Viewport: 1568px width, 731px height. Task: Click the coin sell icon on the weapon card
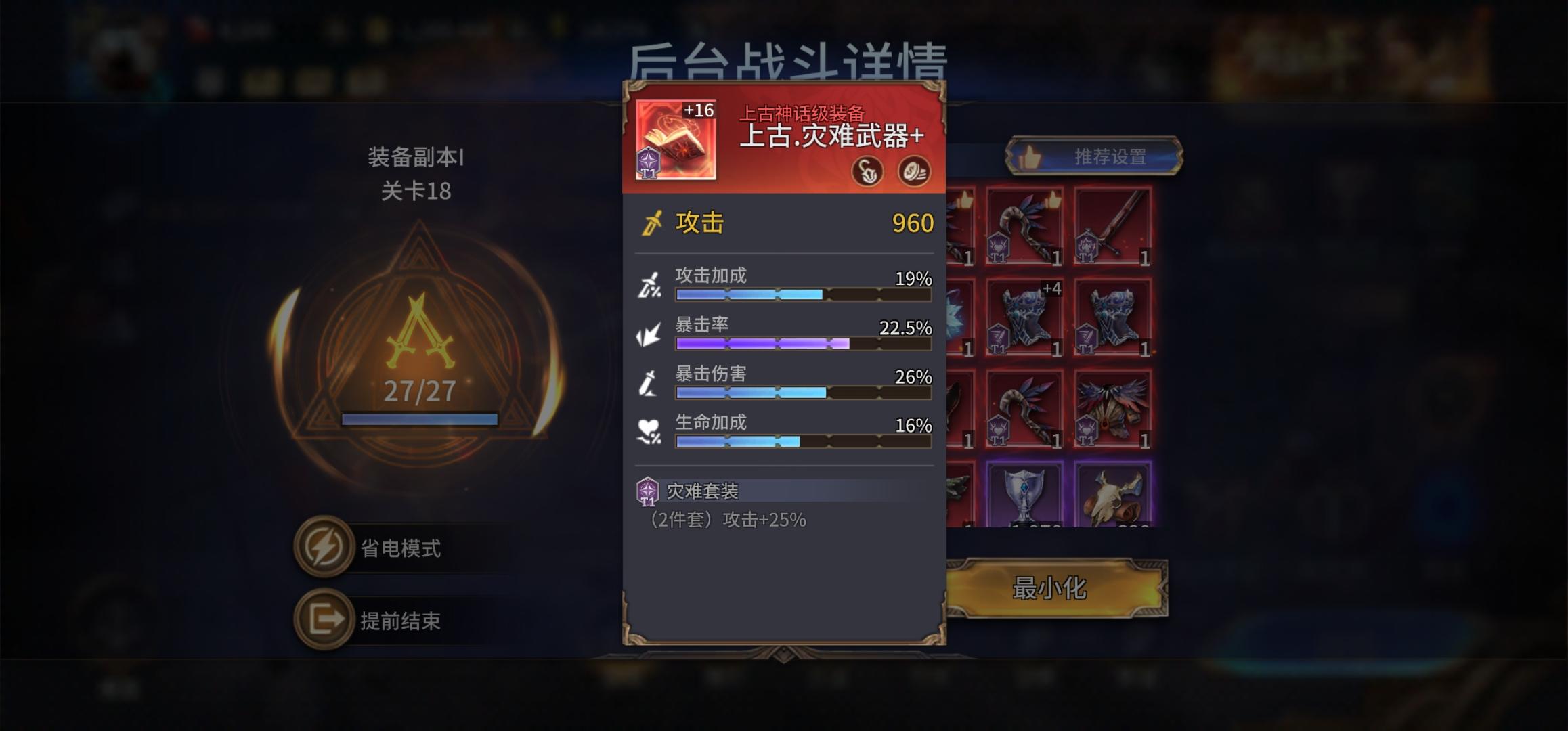point(915,172)
